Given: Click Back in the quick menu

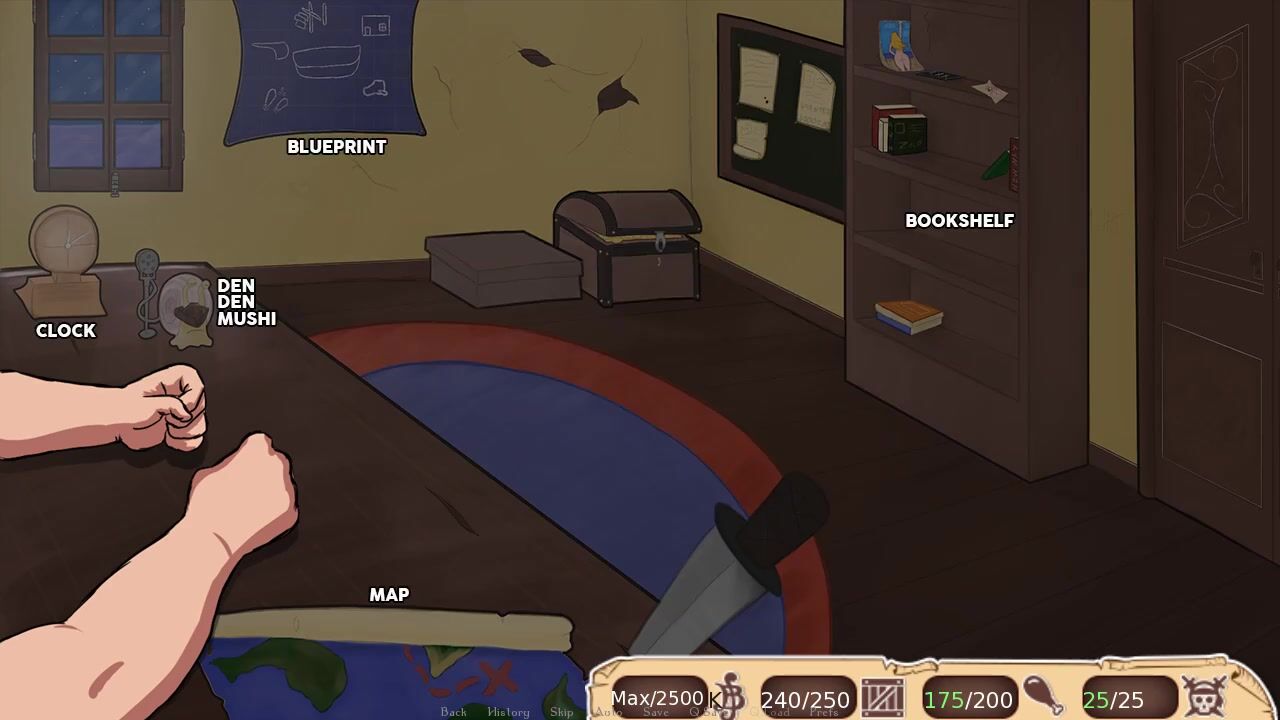Looking at the screenshot, I should coord(454,712).
